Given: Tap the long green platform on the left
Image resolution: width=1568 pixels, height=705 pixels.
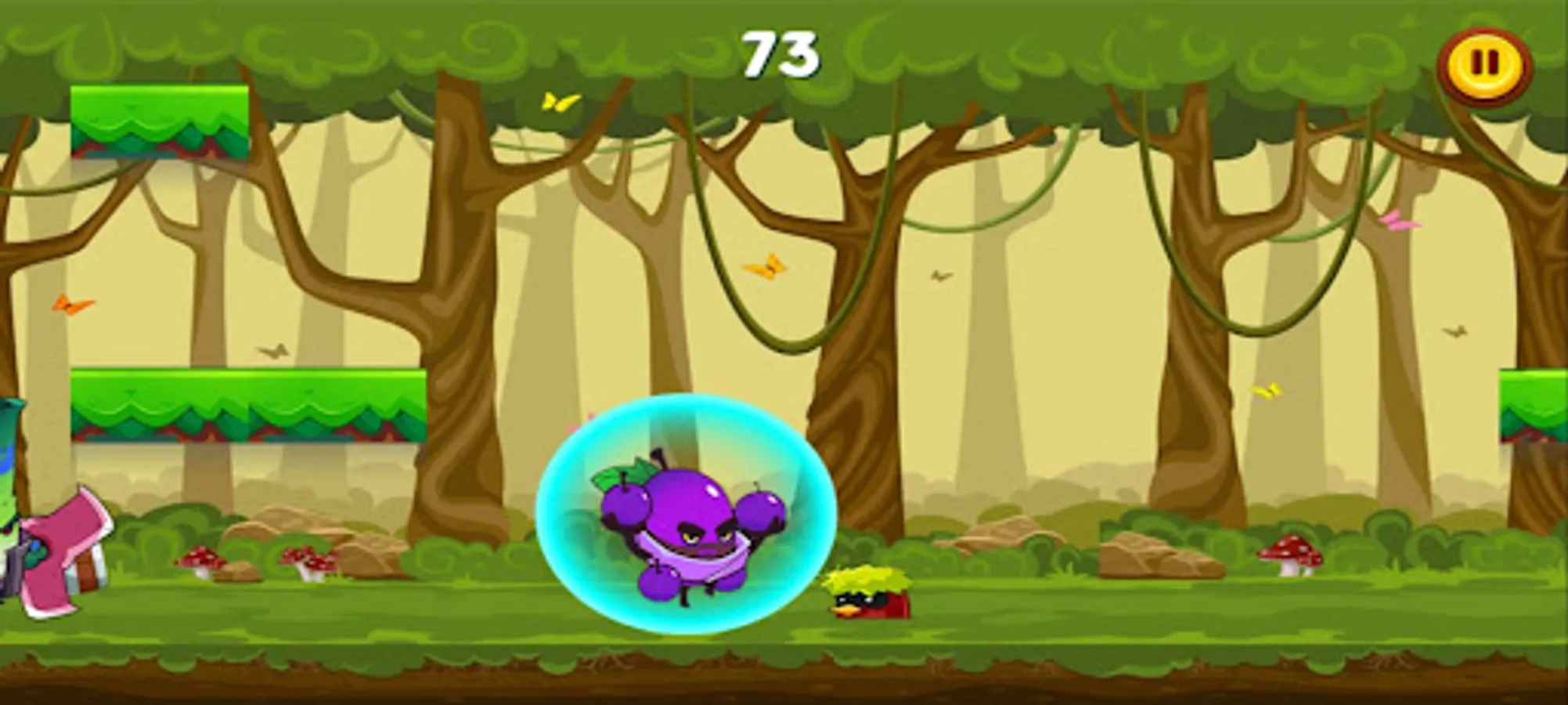Looking at the screenshot, I should (247, 403).
